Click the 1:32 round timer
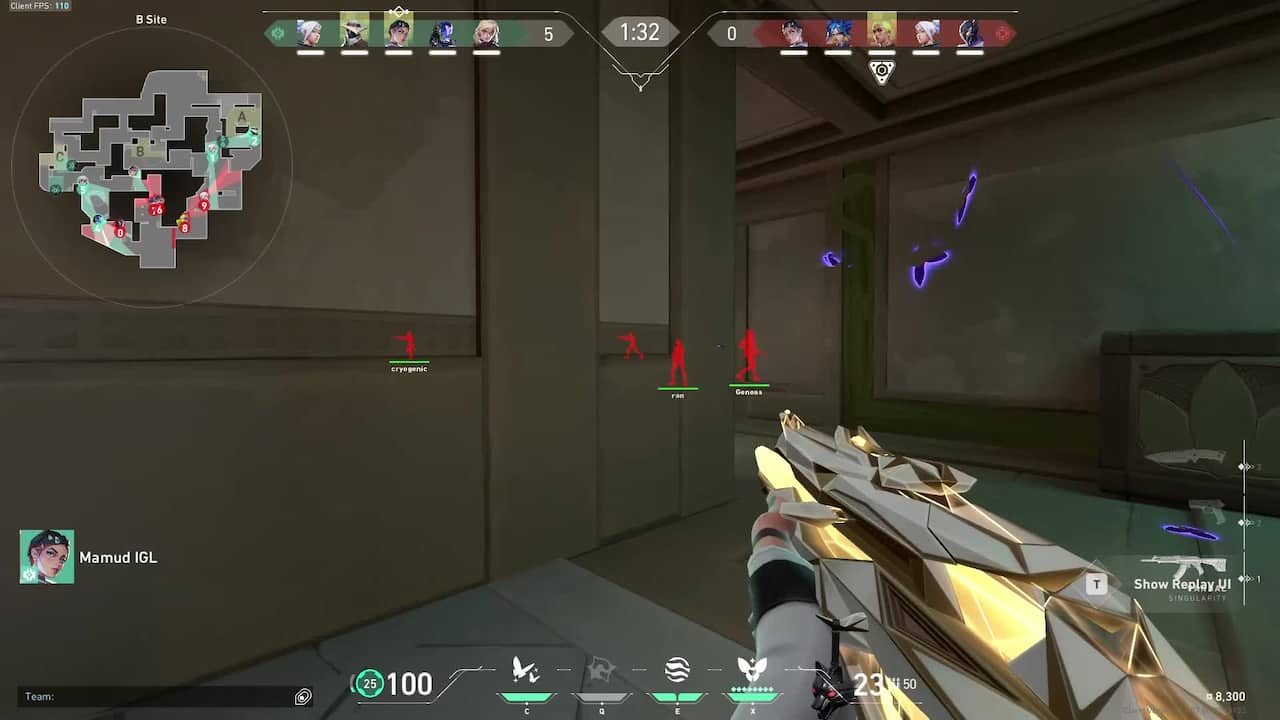The image size is (1280, 720). tap(639, 32)
